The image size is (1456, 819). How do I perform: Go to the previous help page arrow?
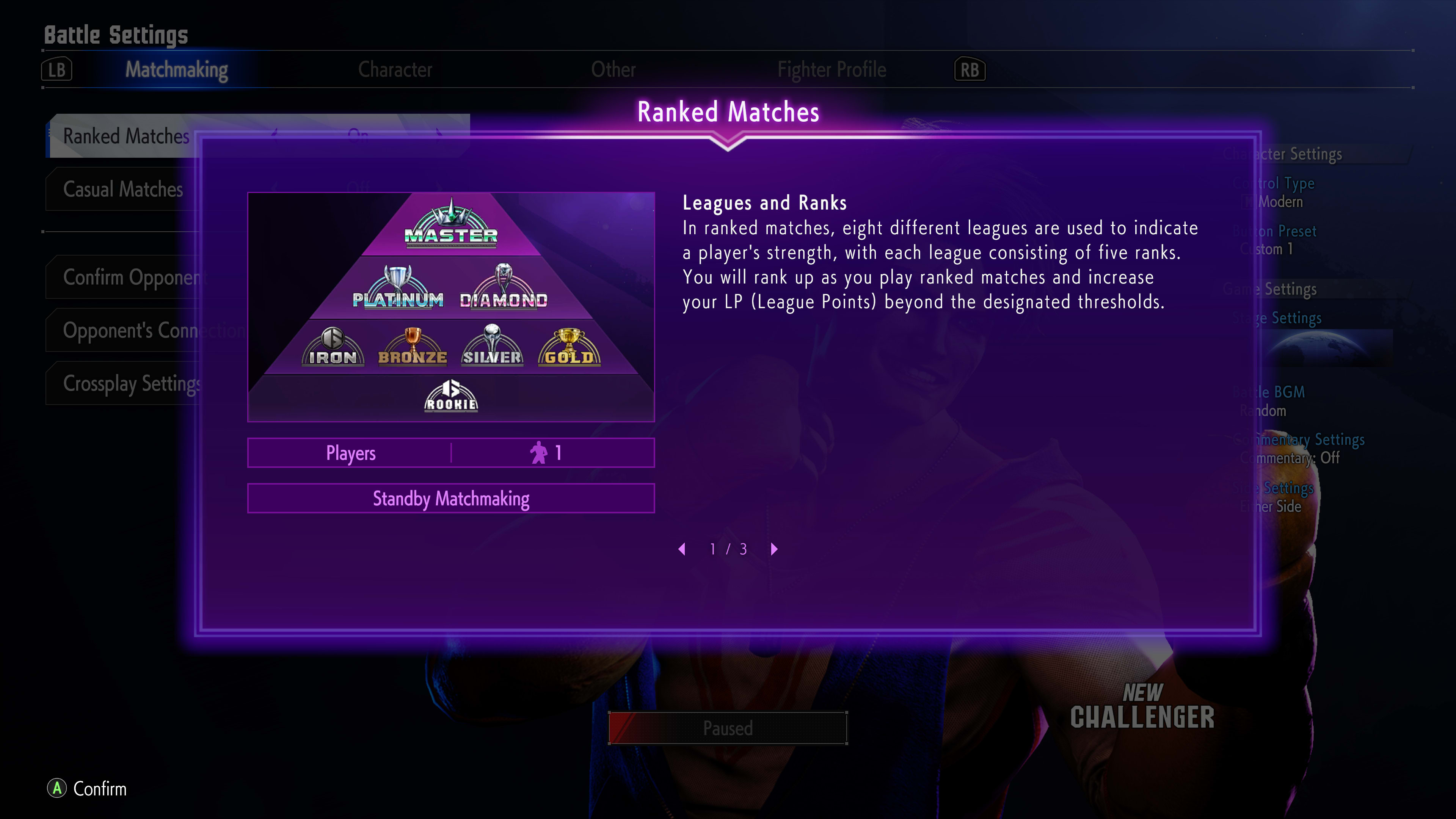coord(682,549)
